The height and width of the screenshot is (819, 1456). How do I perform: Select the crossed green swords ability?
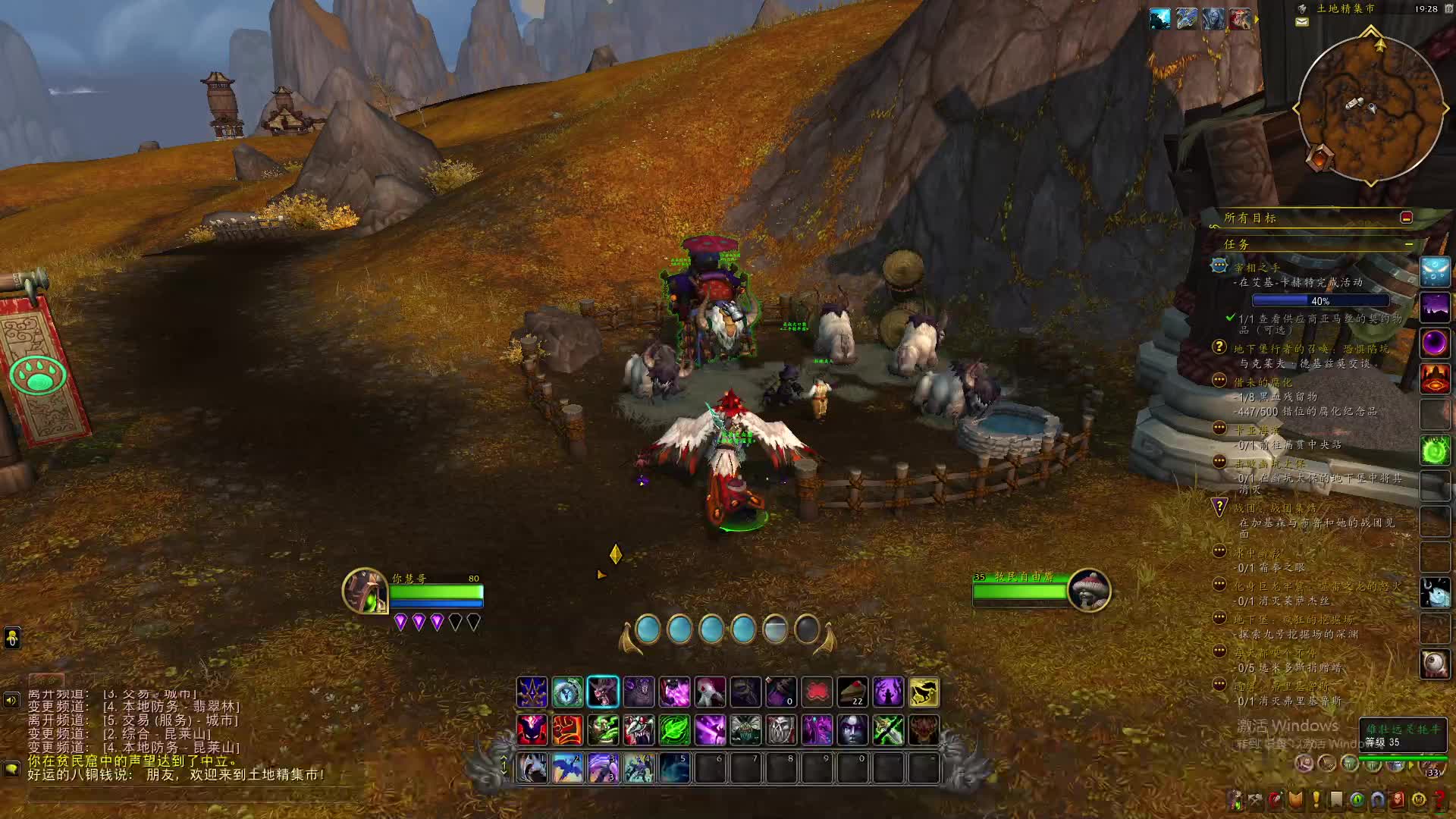click(x=888, y=730)
